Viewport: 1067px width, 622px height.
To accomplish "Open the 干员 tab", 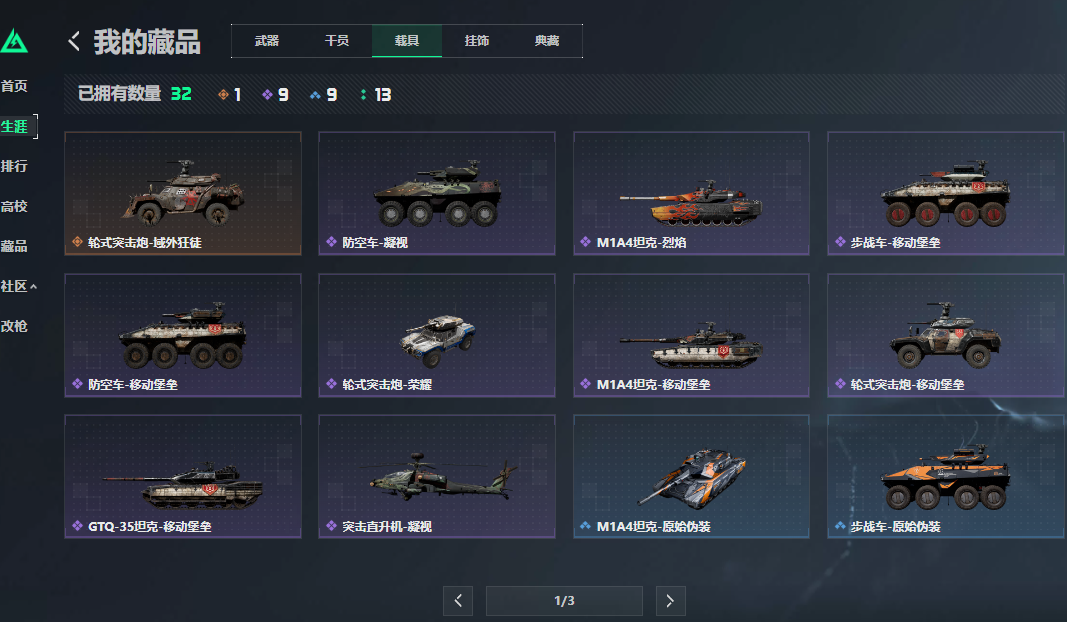I will pyautogui.click(x=337, y=41).
